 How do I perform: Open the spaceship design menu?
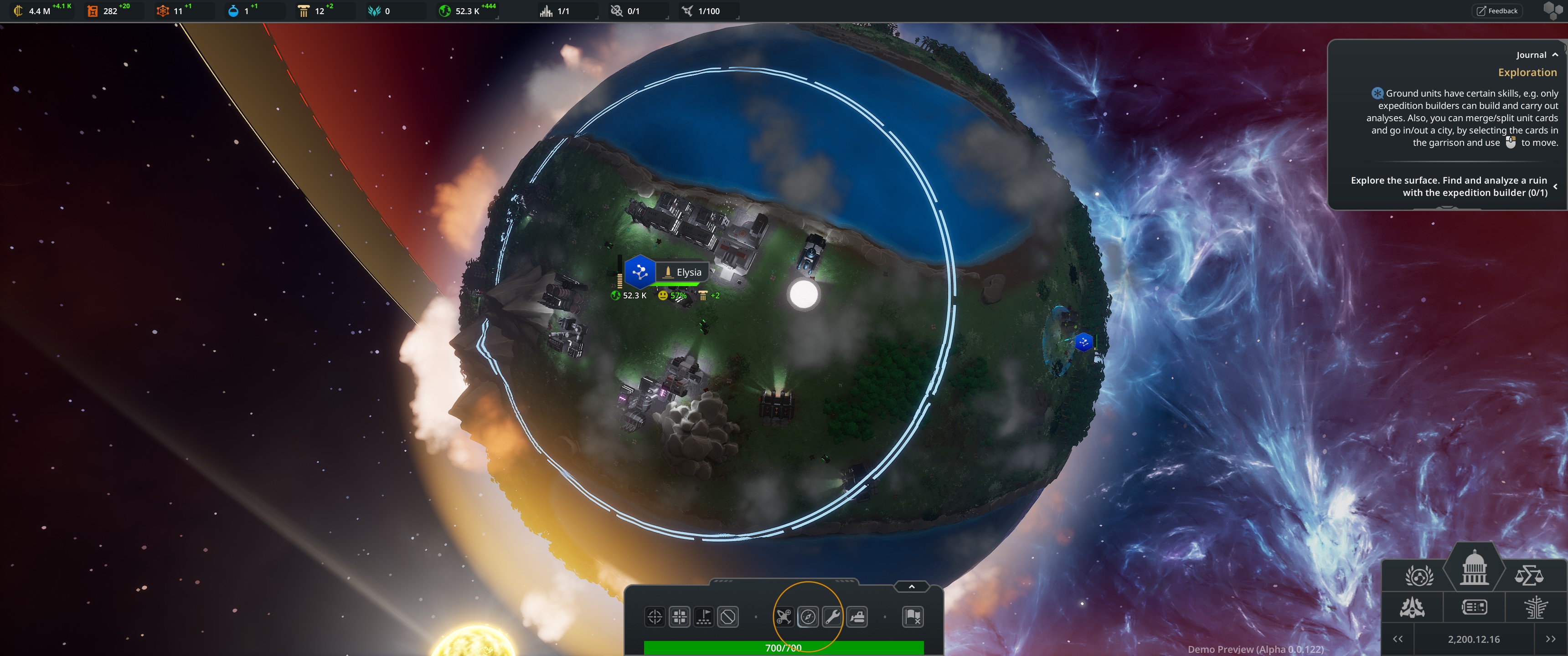1412,607
